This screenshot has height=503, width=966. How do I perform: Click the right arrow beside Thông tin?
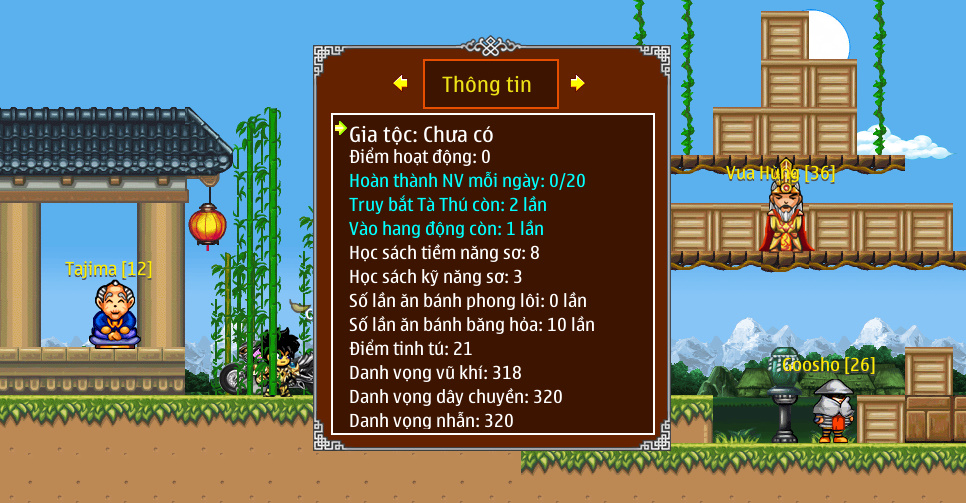click(x=577, y=83)
